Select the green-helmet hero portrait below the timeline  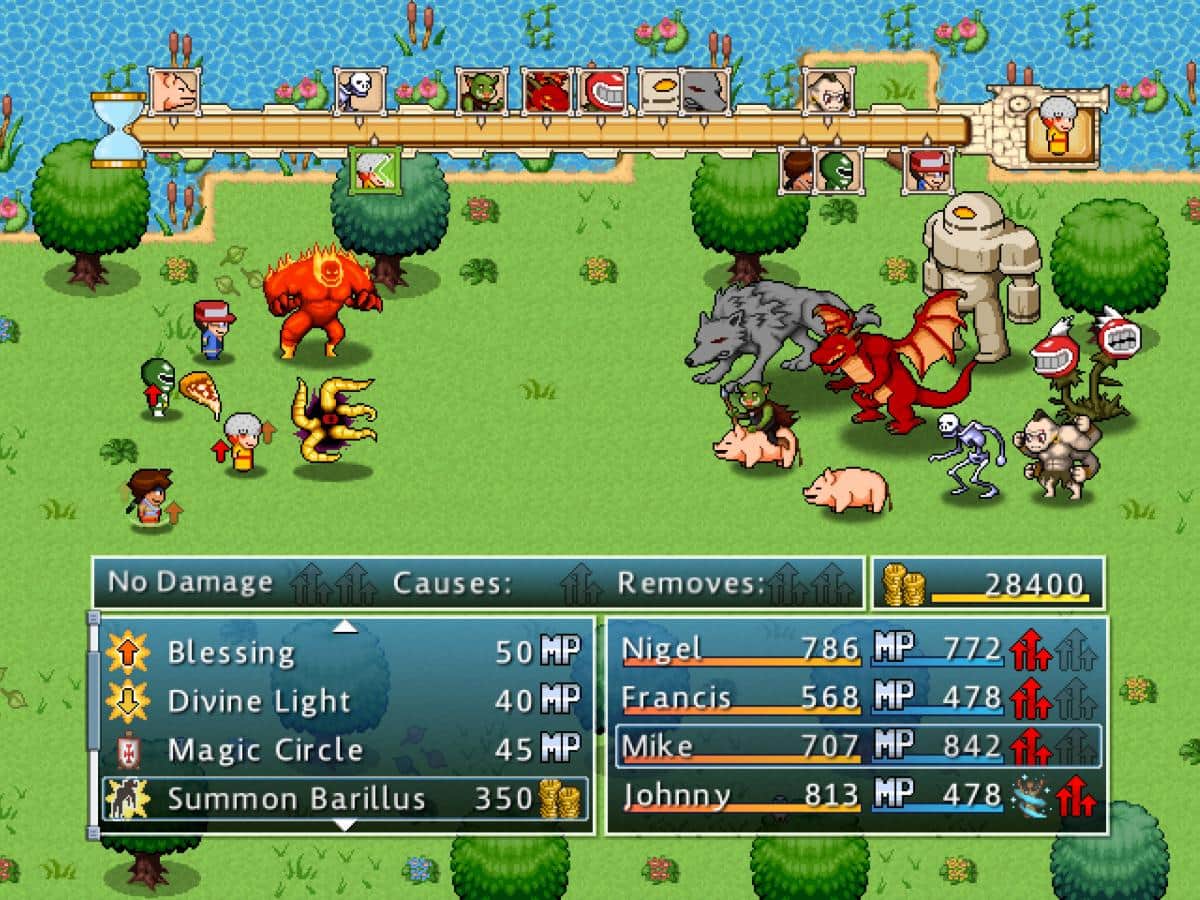tap(838, 170)
